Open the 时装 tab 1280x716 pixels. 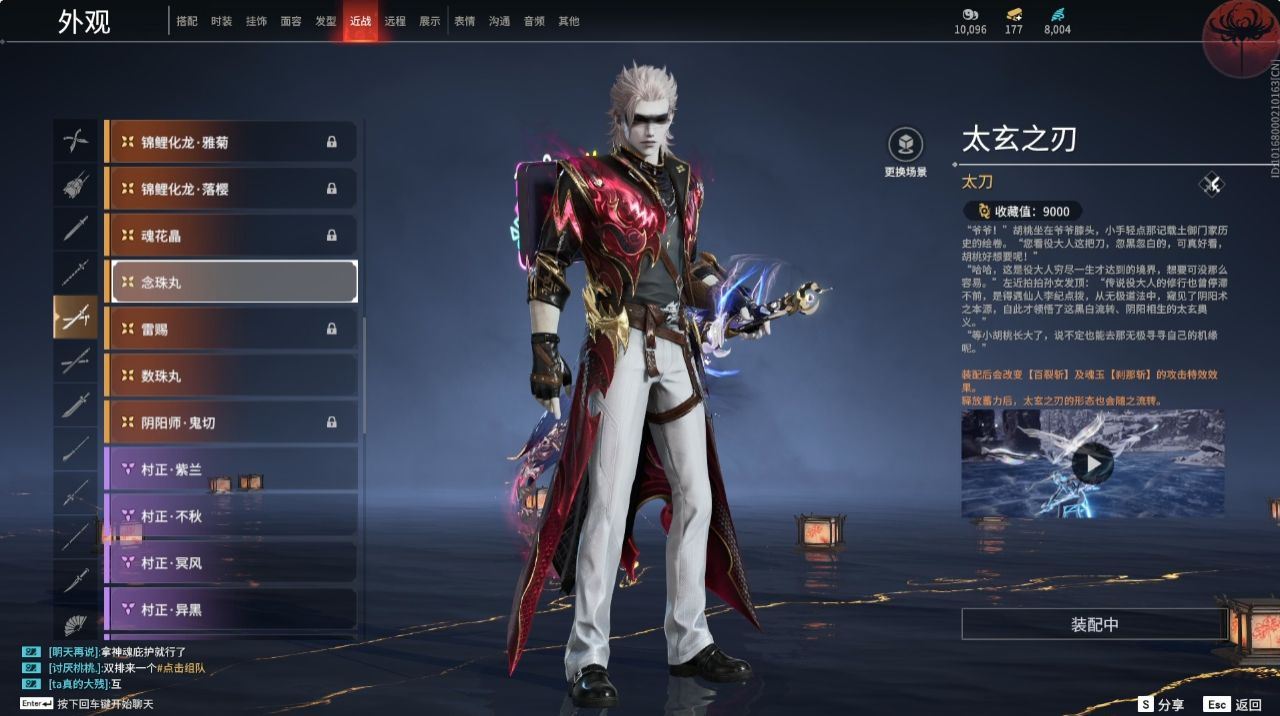221,21
